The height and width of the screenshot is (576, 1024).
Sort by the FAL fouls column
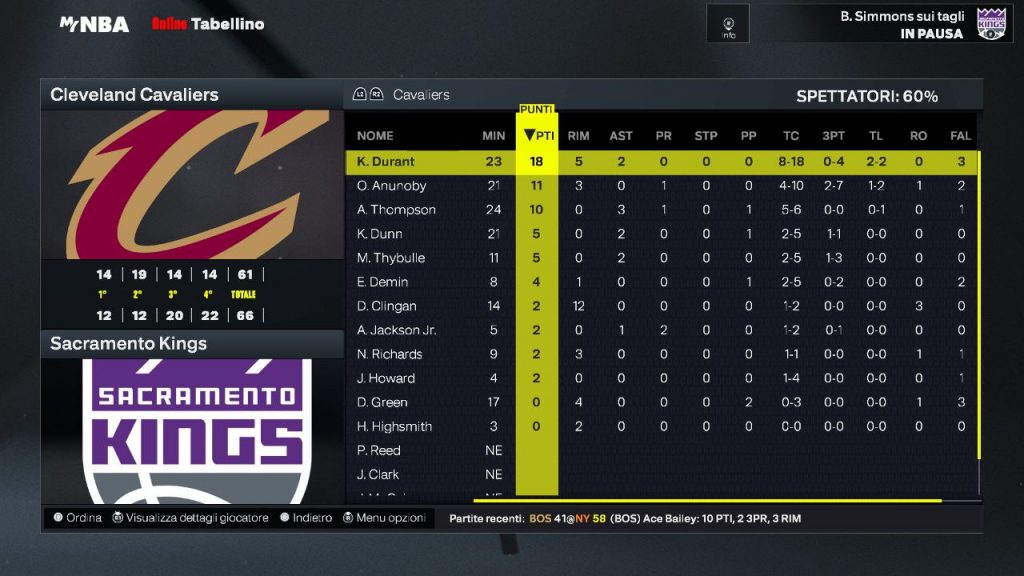coord(960,136)
